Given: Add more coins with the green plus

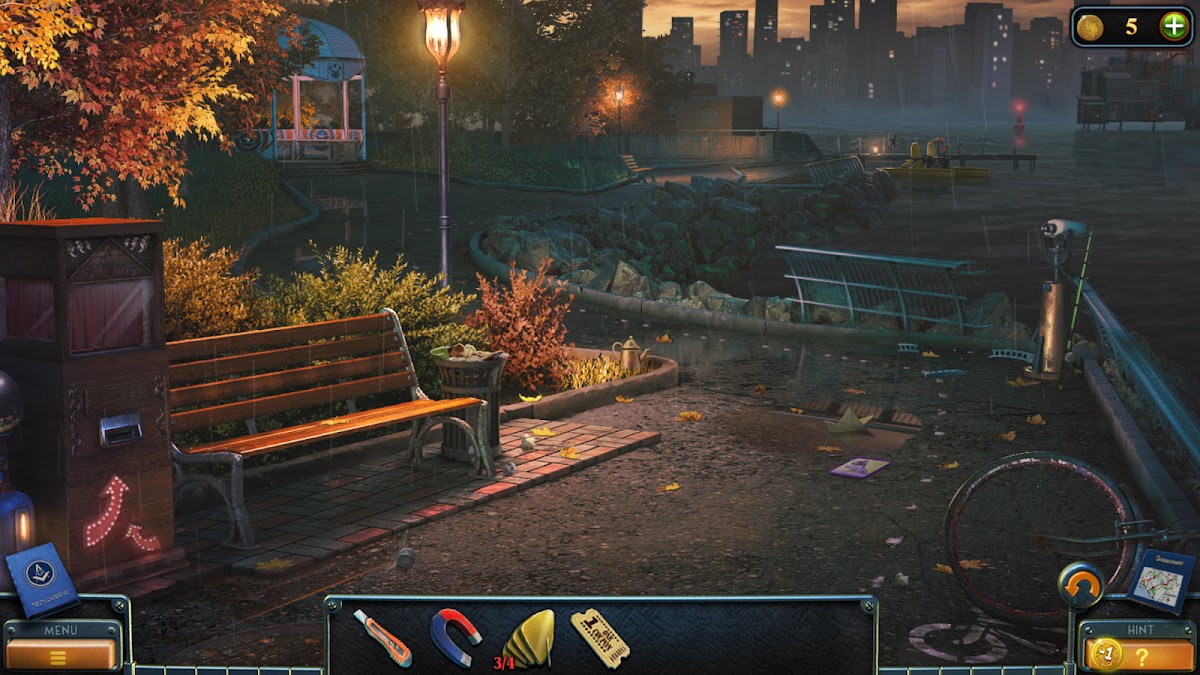Looking at the screenshot, I should (x=1174, y=27).
